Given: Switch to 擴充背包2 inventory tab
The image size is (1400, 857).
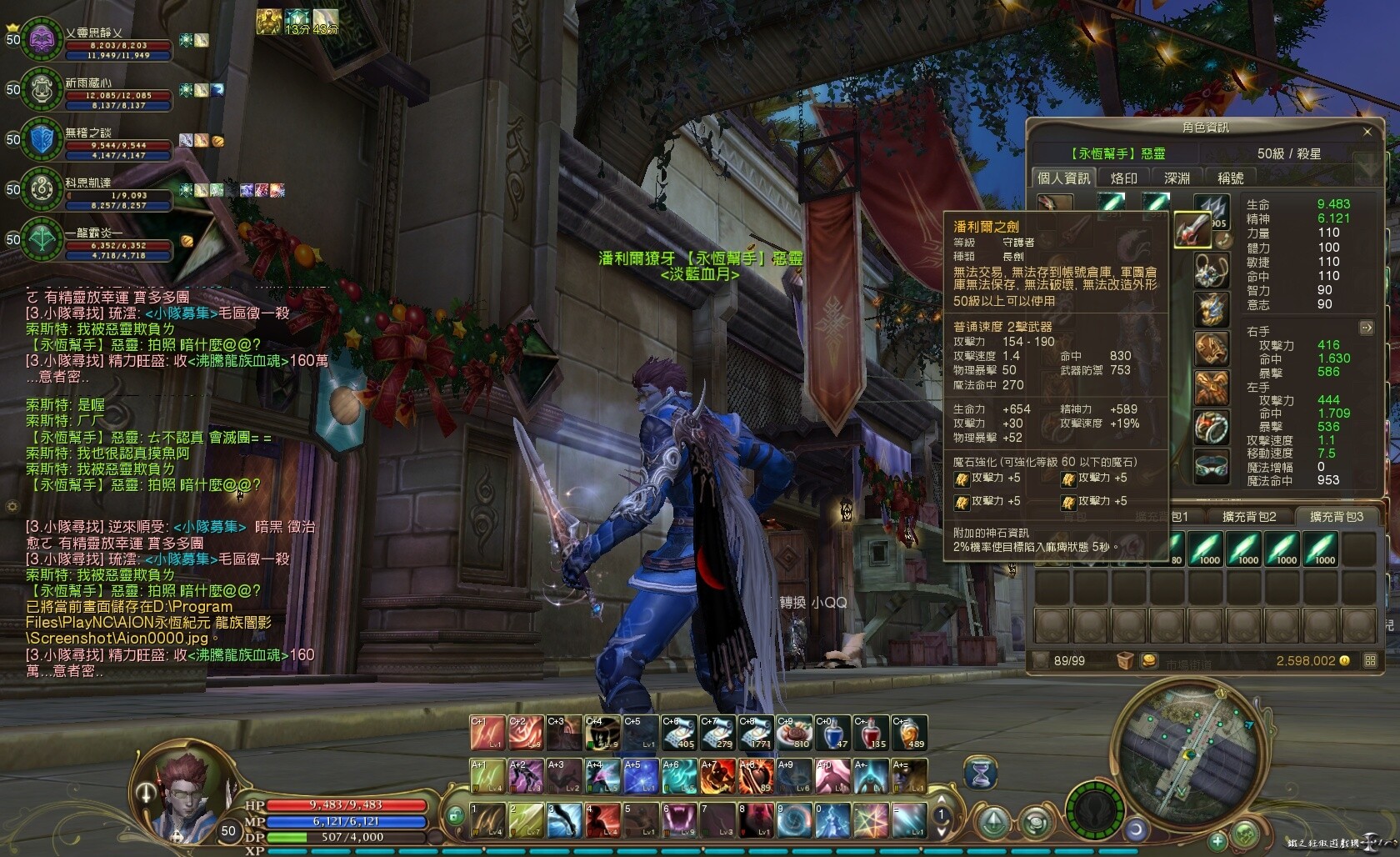Looking at the screenshot, I should [1249, 517].
